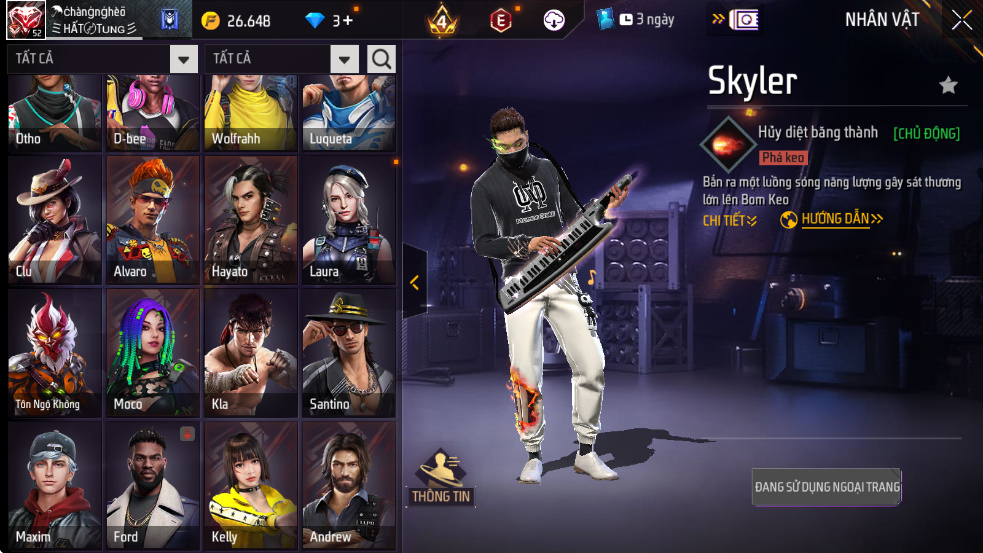Image resolution: width=983 pixels, height=553 pixels.
Task: Pick Kelly's character portrait
Action: (251, 485)
